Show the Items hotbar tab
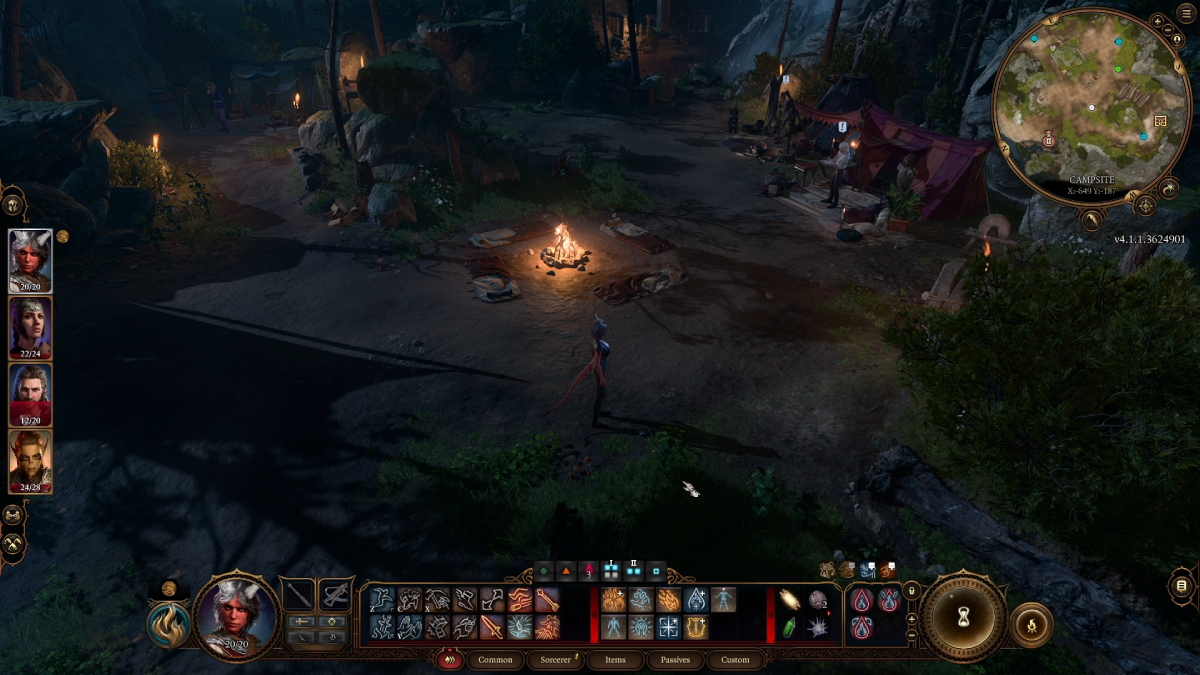 tap(615, 660)
